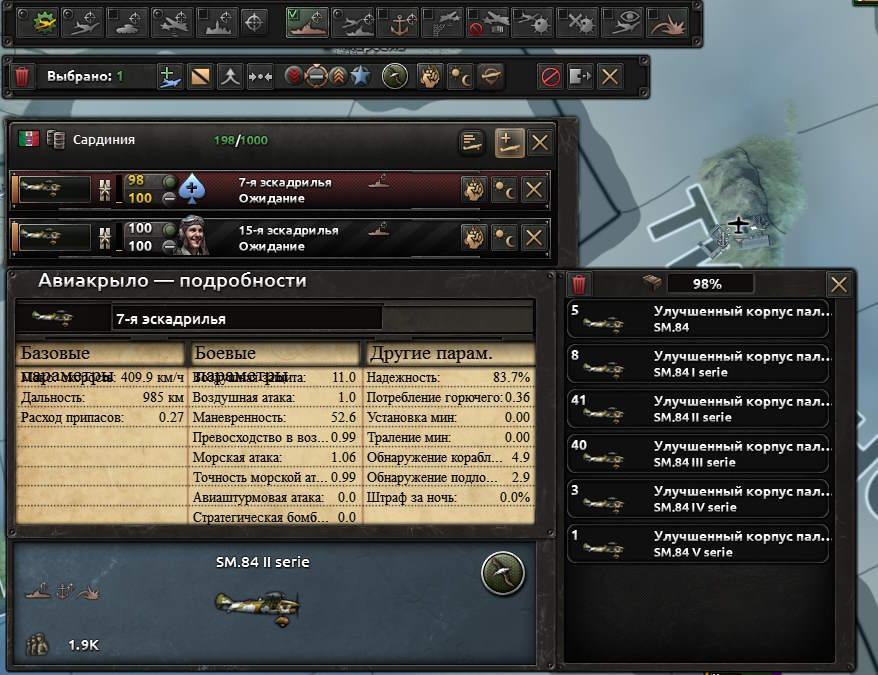Close the equipment list panel
Viewport: 878px width, 675px height.
839,284
